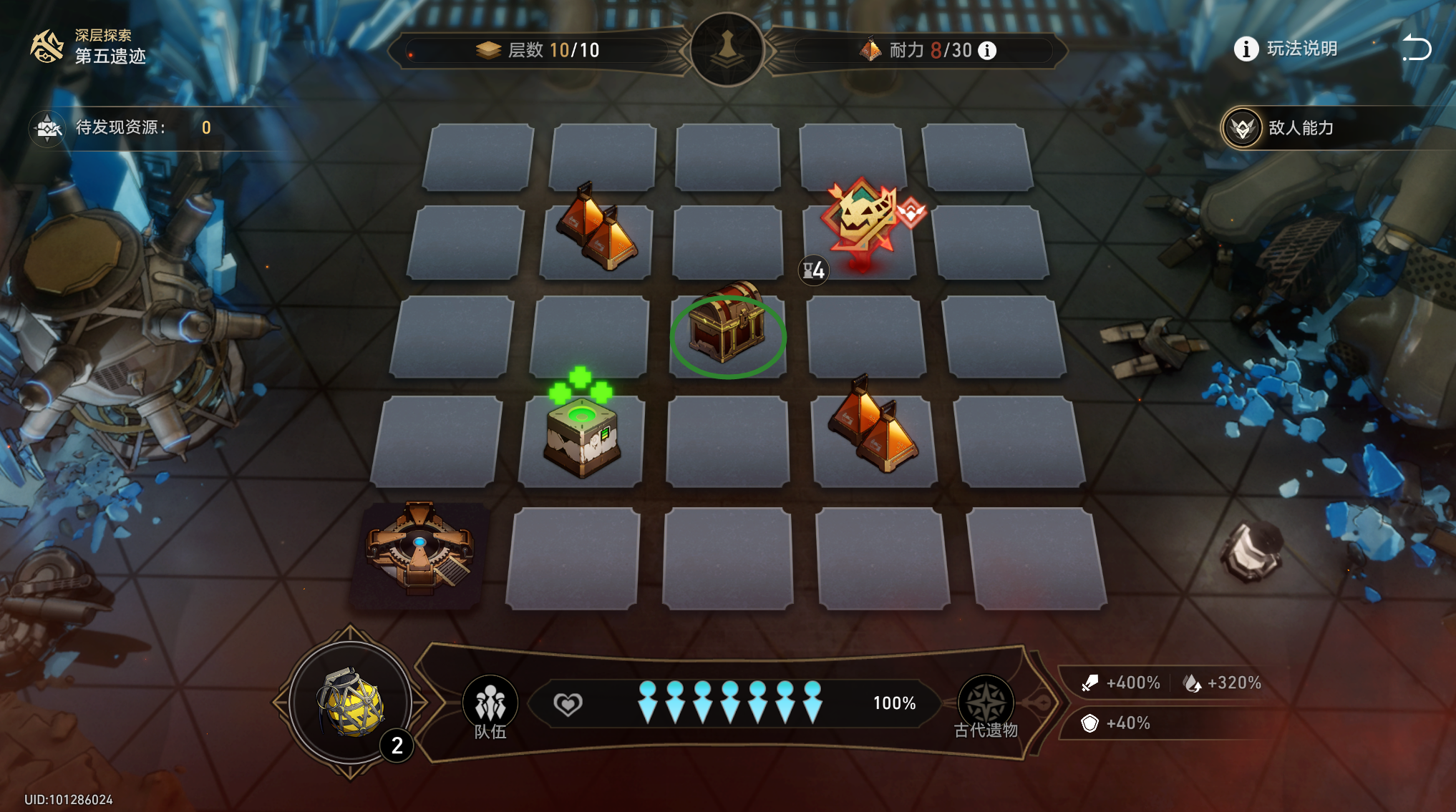Click the chess piece emblem at top
The height and width of the screenshot is (812, 1456).
[x=727, y=49]
